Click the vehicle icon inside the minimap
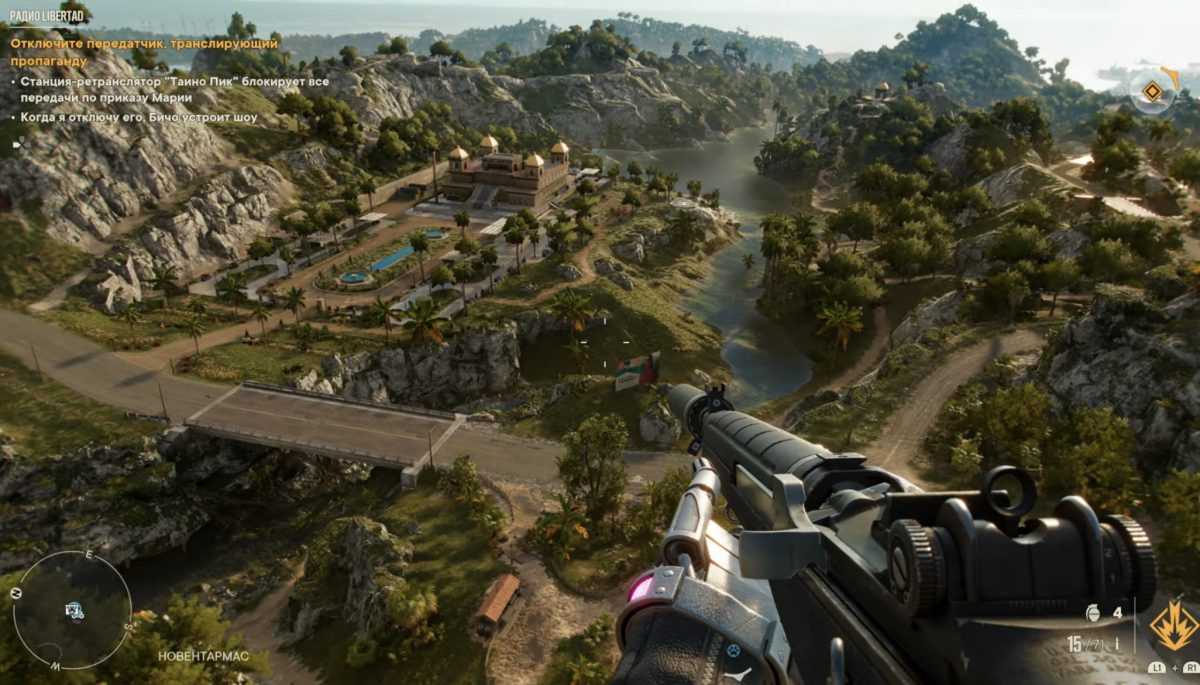 point(74,610)
